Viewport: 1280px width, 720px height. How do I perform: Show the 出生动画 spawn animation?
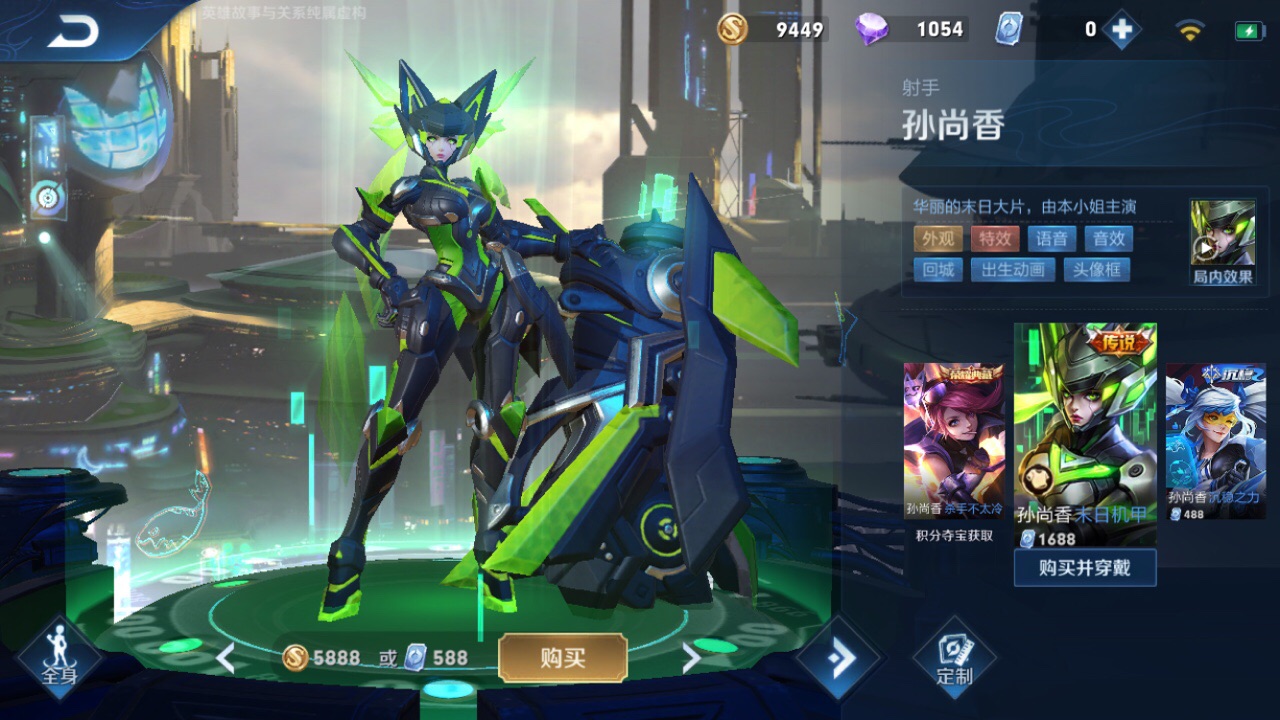point(1013,269)
